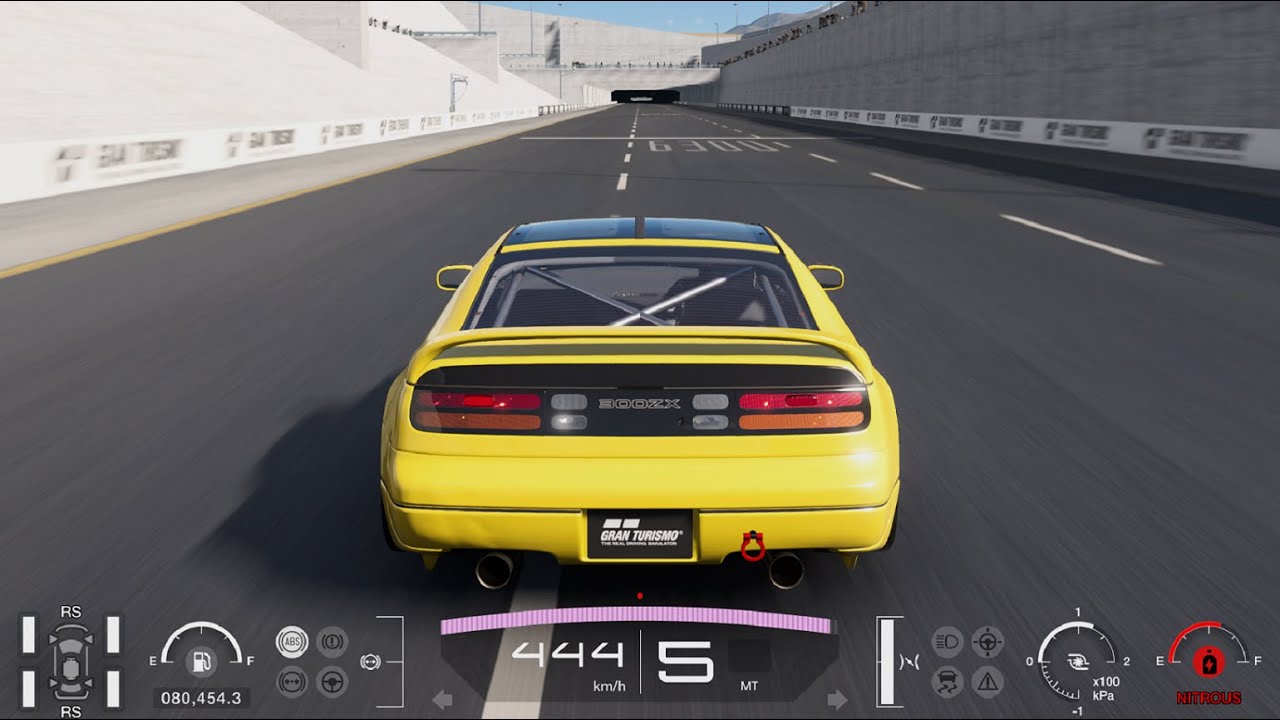Toggle the clutch engagement indicator
Screen dimensions: 1280x720
(908, 661)
